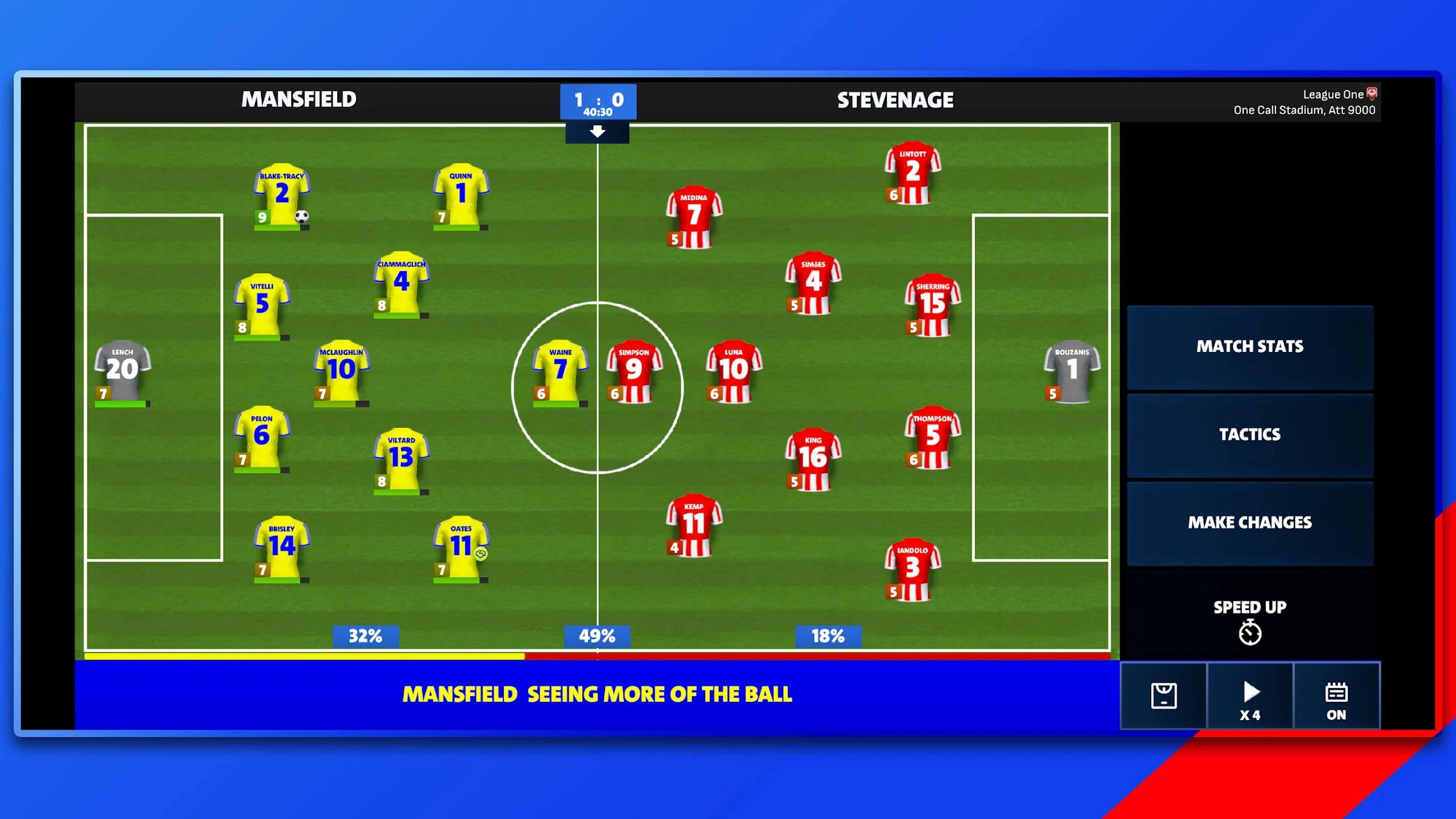Choose Oates number 11 shirt
The width and height of the screenshot is (1456, 819).
pos(461,547)
